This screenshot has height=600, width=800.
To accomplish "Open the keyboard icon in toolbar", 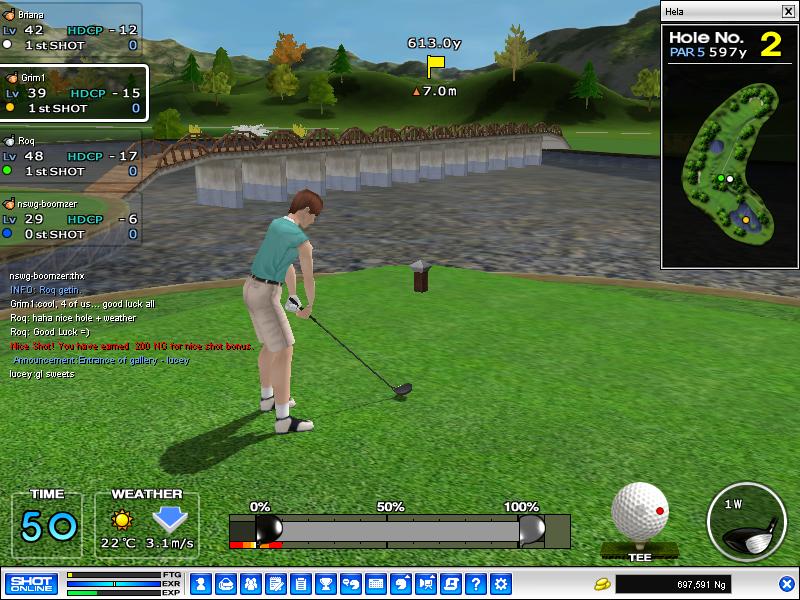I will click(376, 583).
